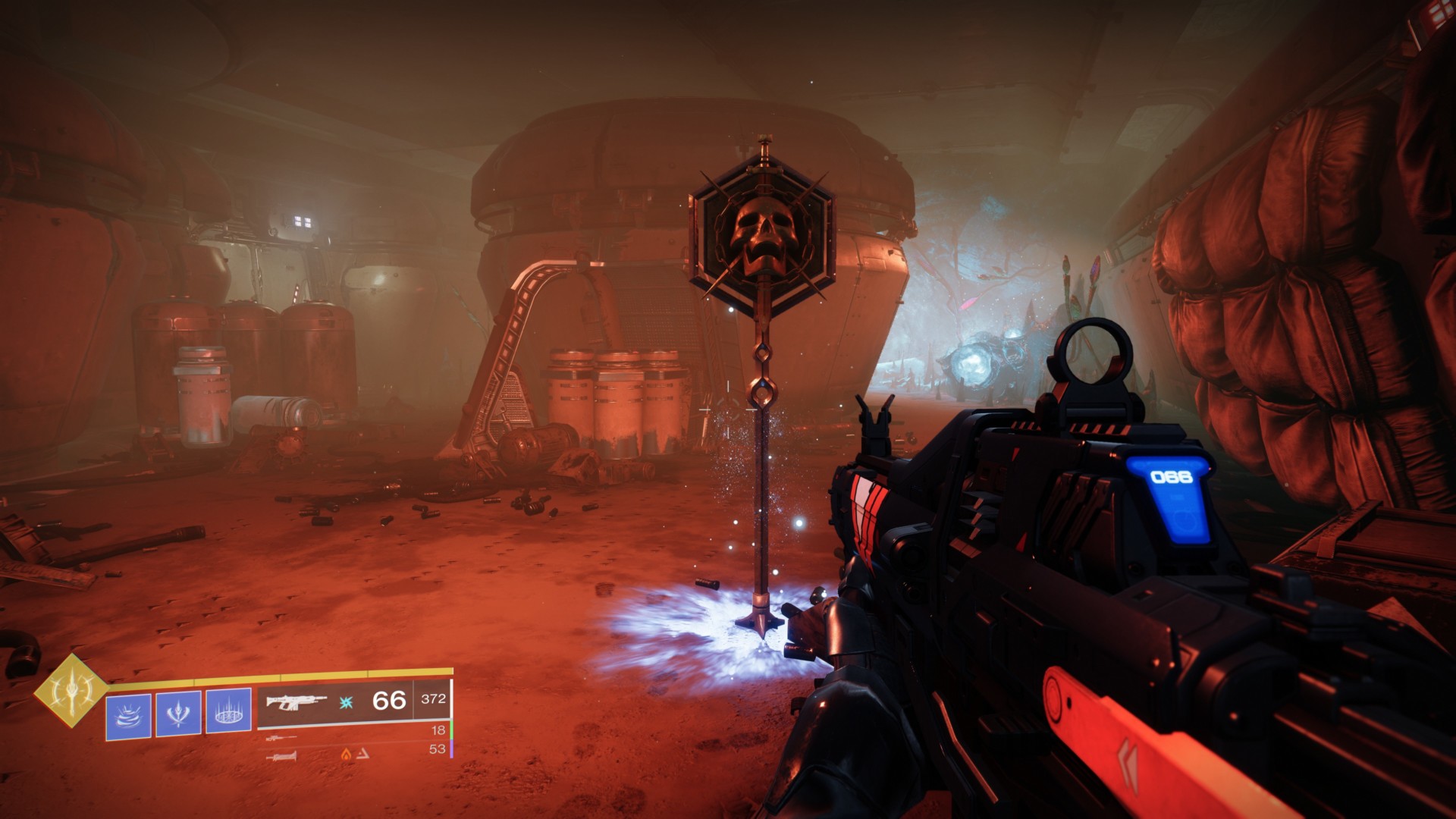Image resolution: width=1456 pixels, height=819 pixels.
Task: Expand the 18 special ammo readout
Action: click(437, 730)
